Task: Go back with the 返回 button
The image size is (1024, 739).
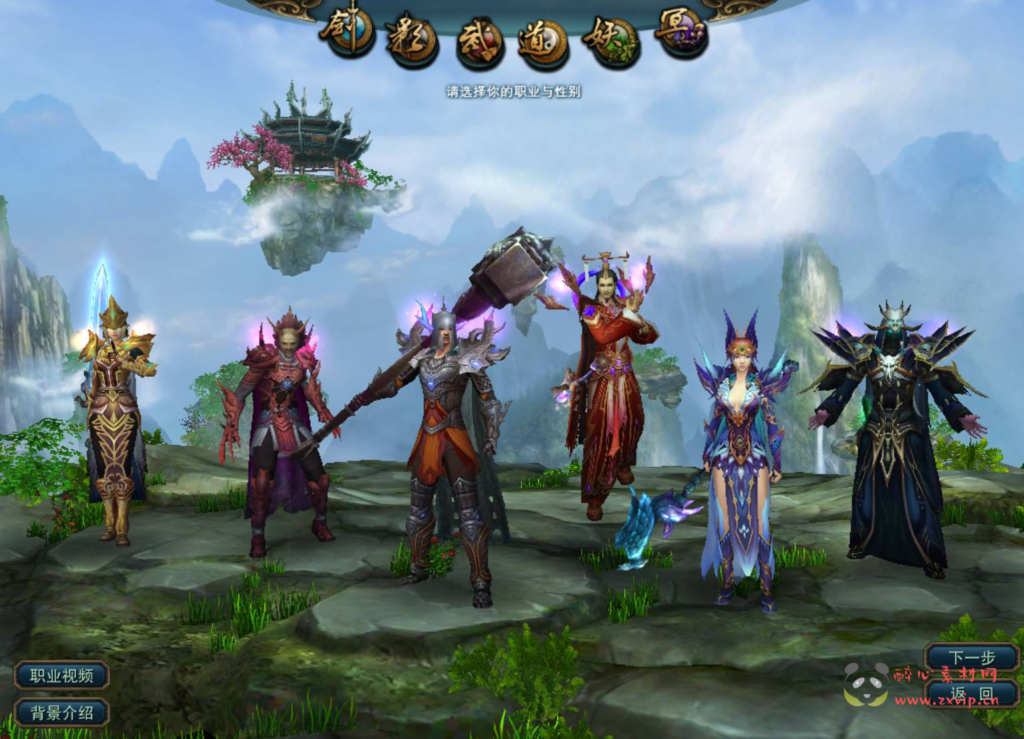Action: tap(971, 694)
